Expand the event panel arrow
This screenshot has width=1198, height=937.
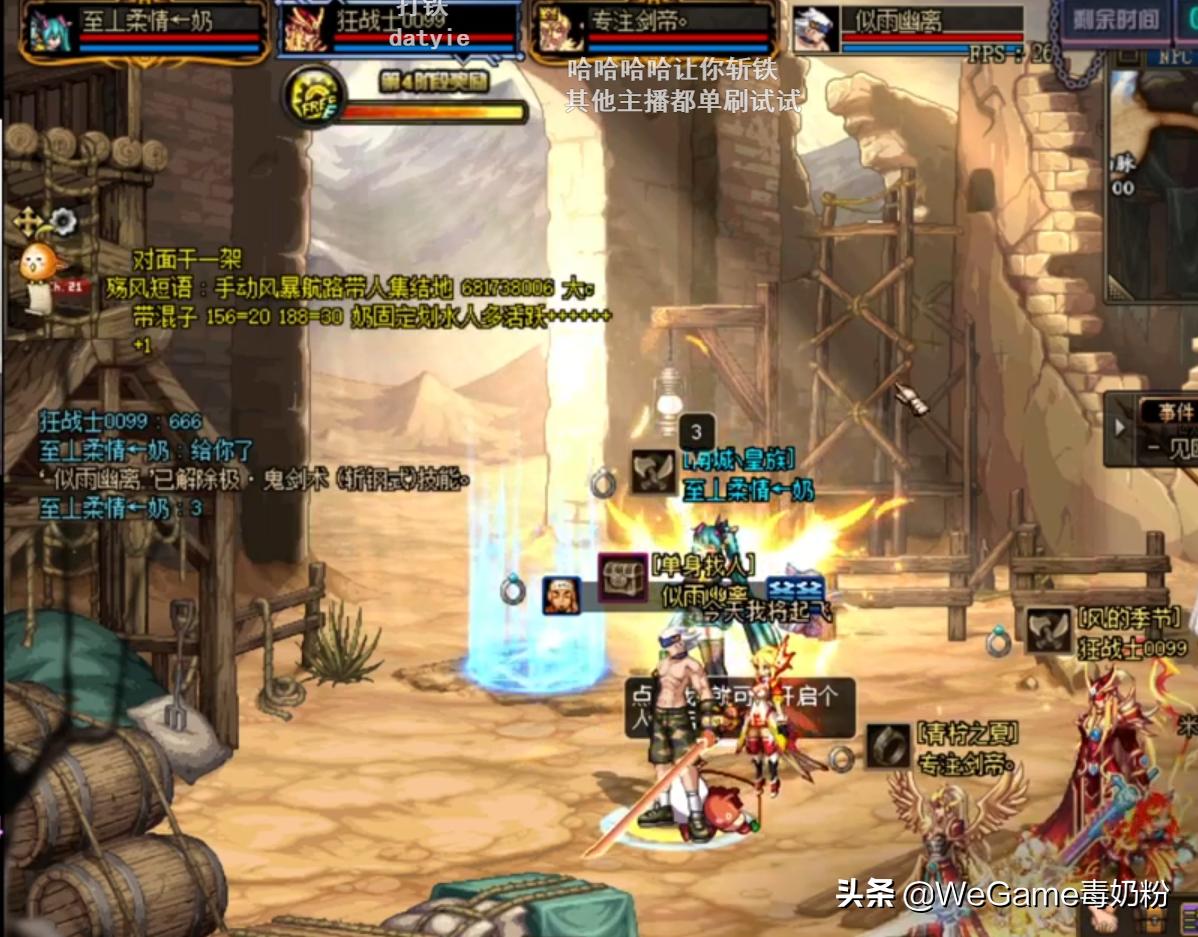point(1120,428)
